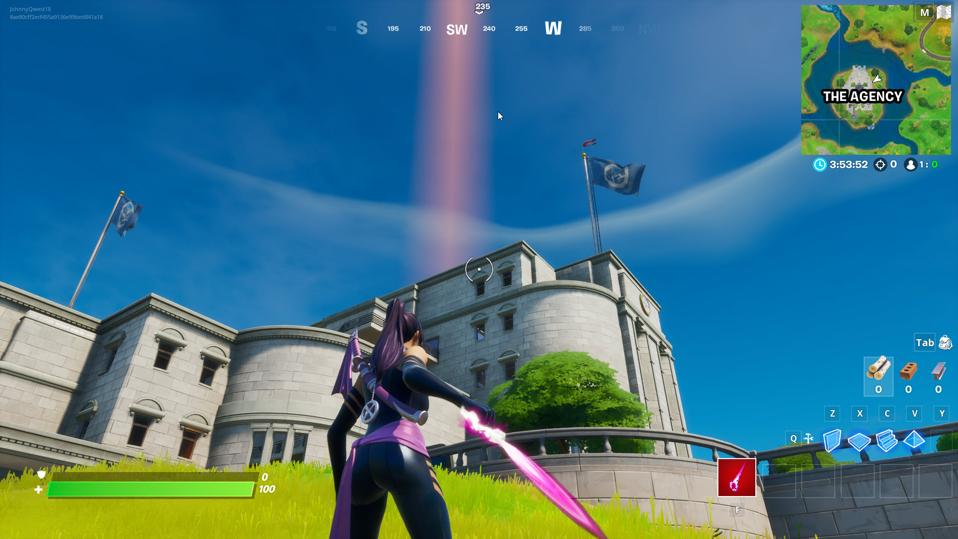Choose the floor building piece
Viewport: 958px width, 539px height.
pyautogui.click(x=859, y=441)
